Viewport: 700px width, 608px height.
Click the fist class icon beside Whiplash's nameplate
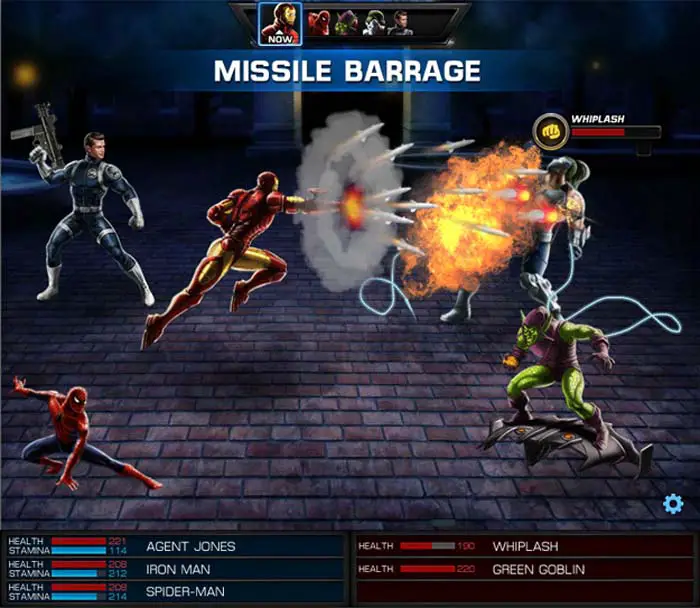549,131
